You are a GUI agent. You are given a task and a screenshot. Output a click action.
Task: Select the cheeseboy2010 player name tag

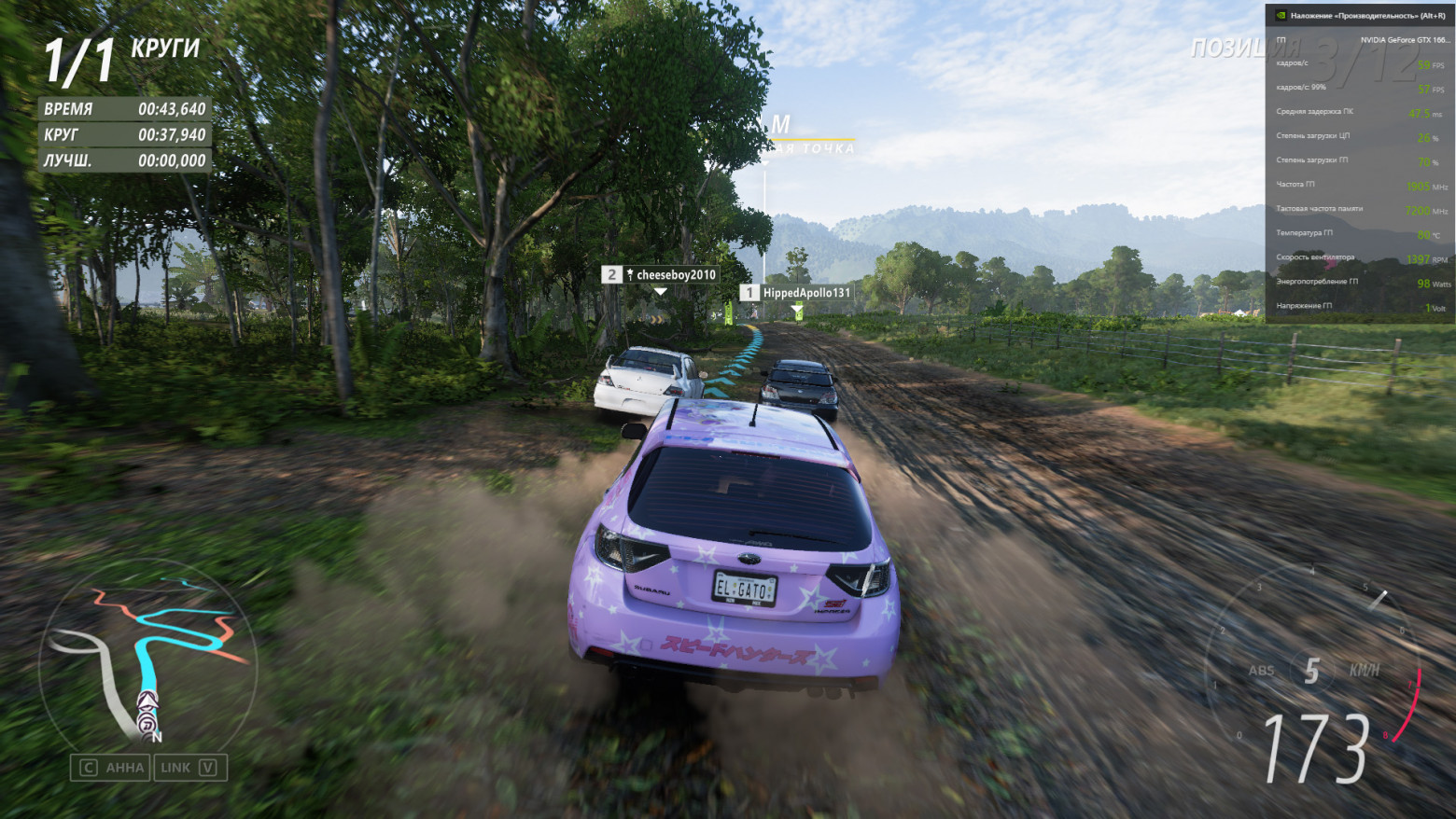tap(662, 274)
